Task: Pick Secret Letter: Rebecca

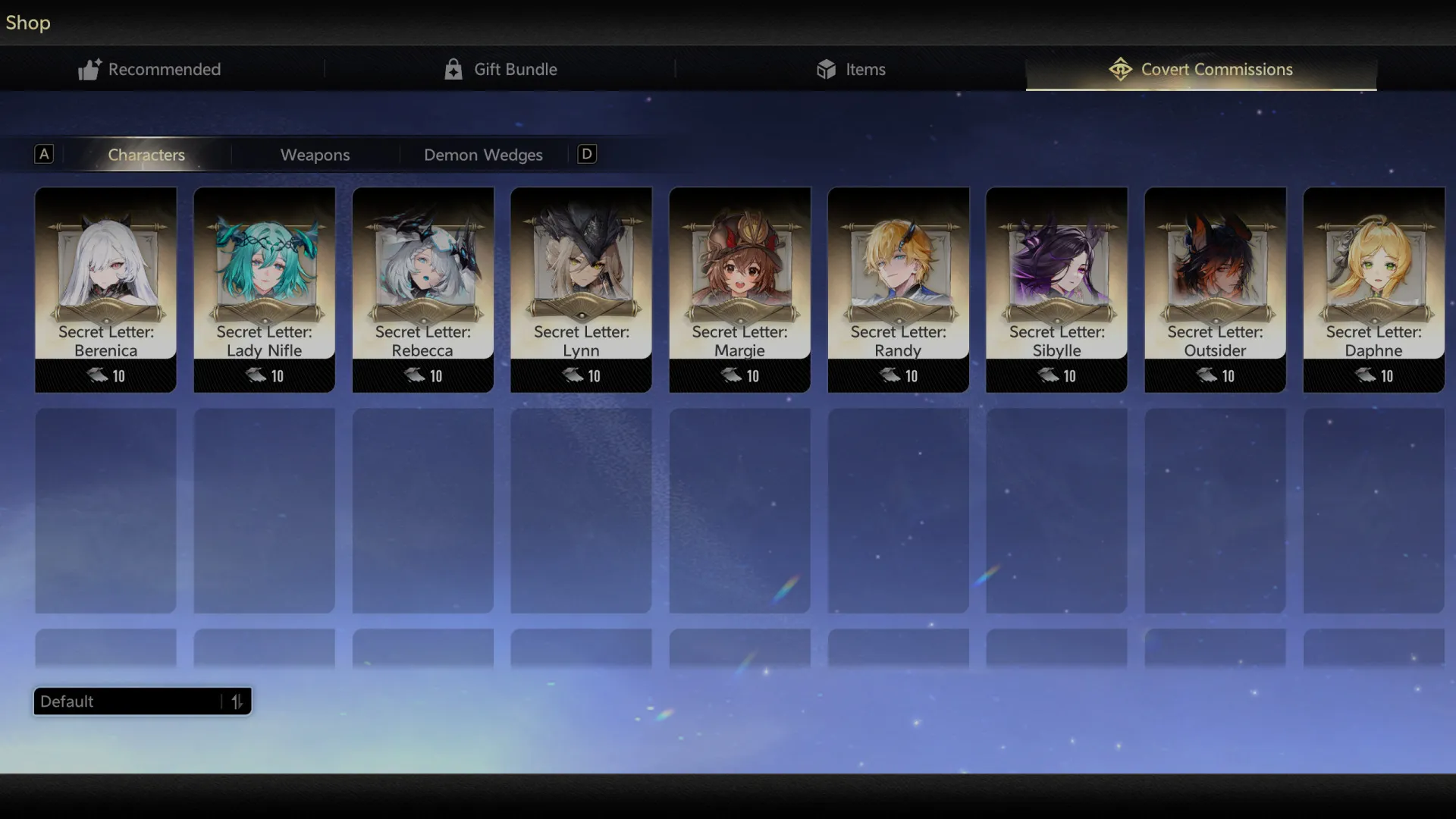Action: (422, 289)
